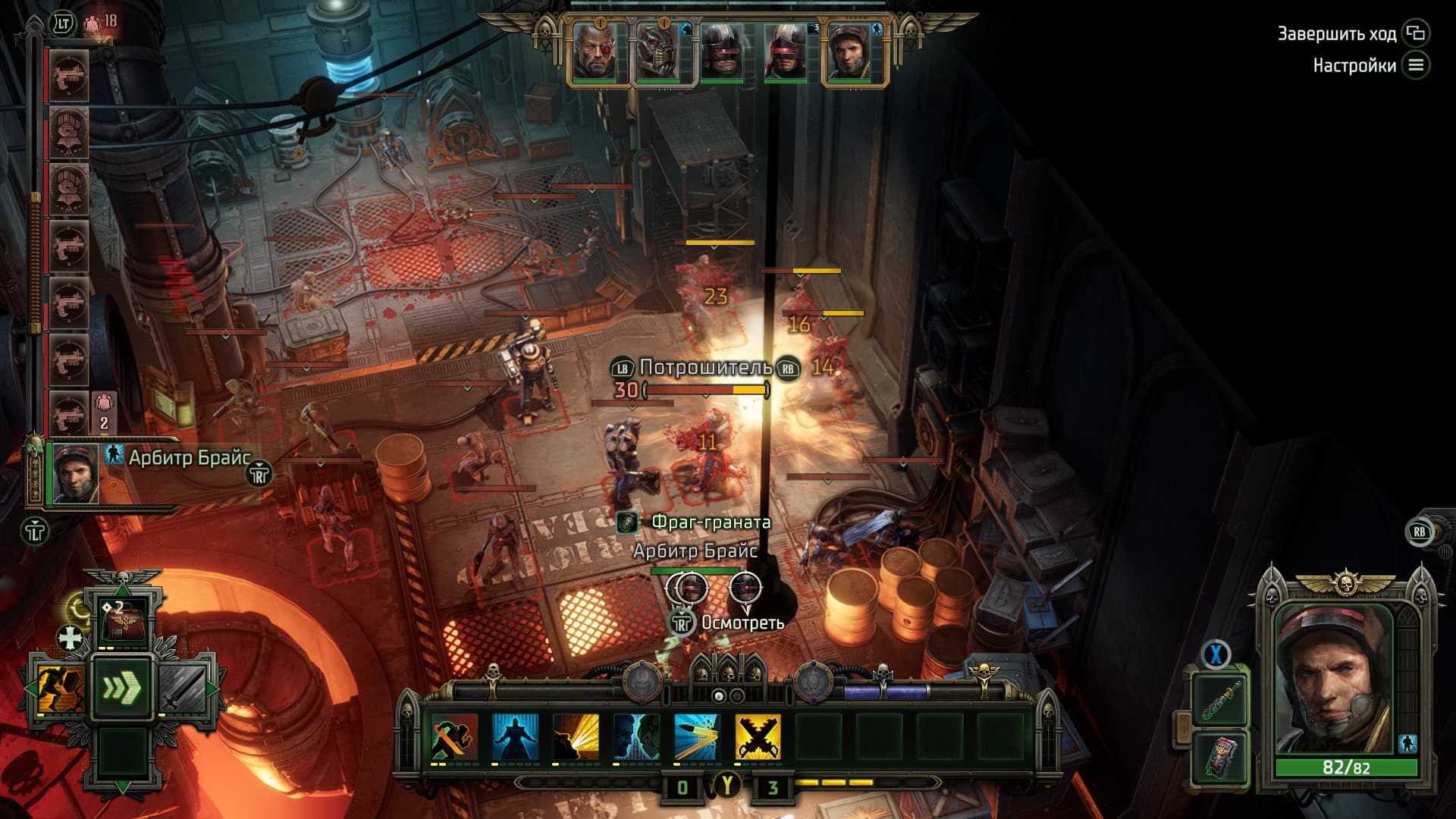Choose the grey sword melee attack
This screenshot has height=819, width=1456.
pyautogui.click(x=184, y=689)
